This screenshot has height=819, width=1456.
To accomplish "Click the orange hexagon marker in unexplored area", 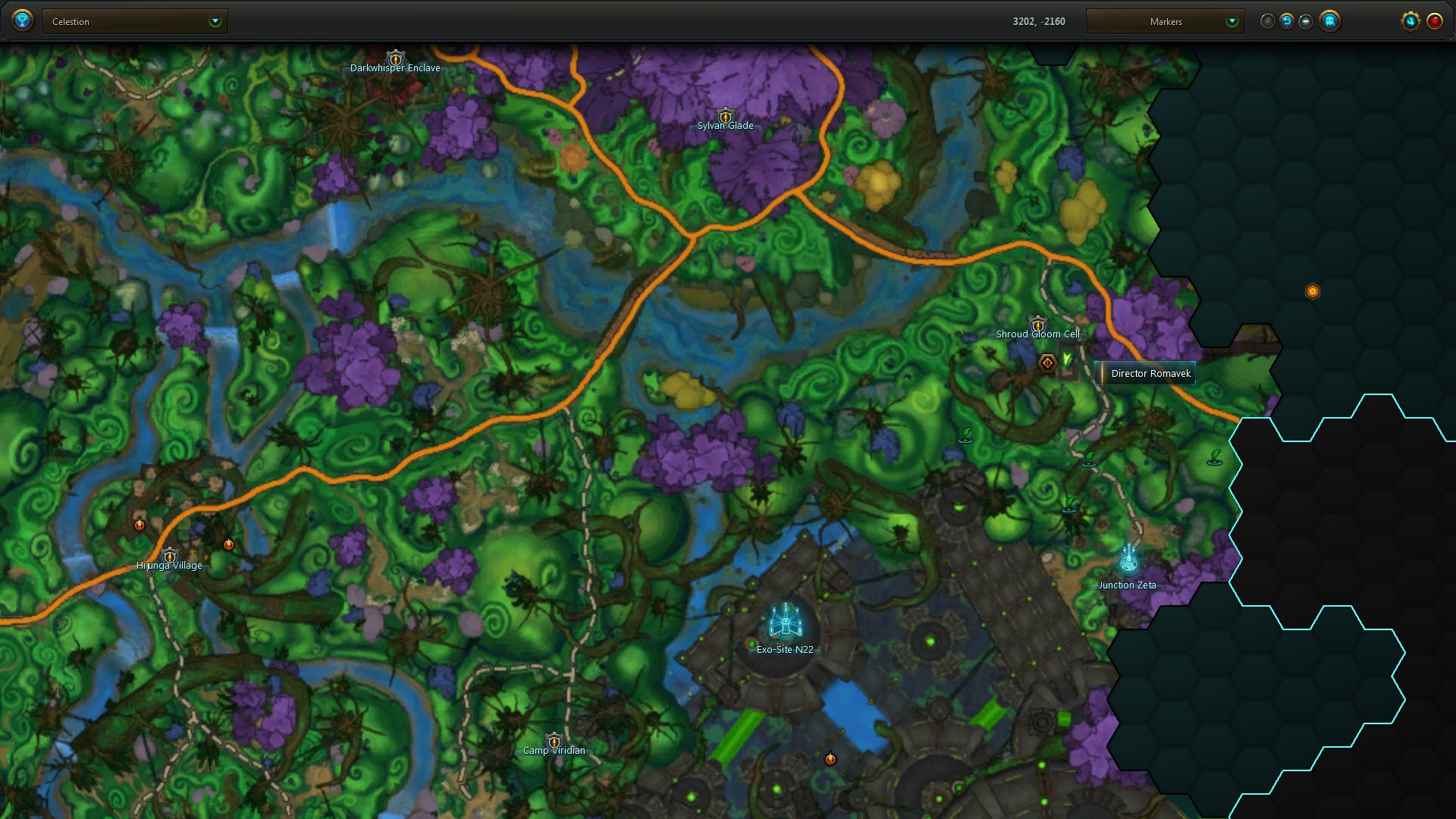I will (1313, 291).
